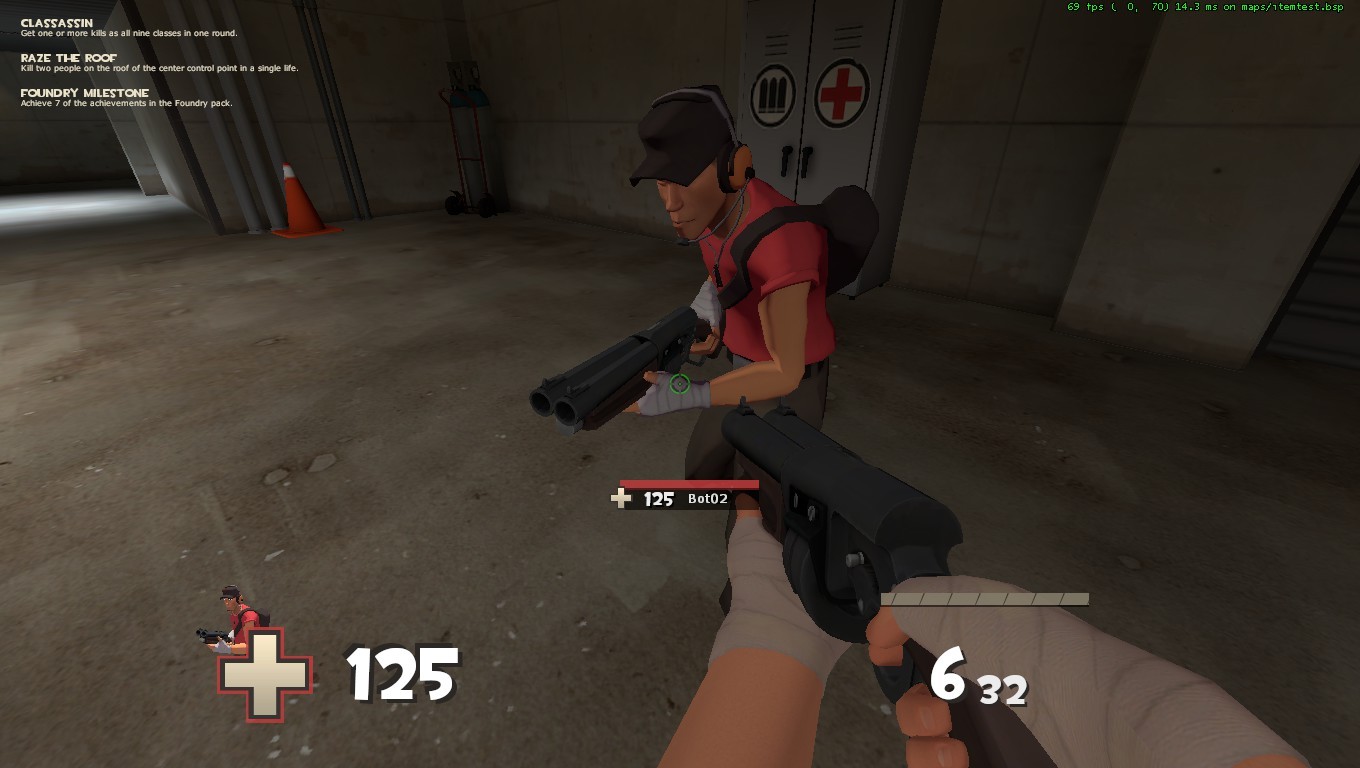The height and width of the screenshot is (768, 1360).
Task: Expand the Bot02 enemy nameplate
Action: (688, 490)
